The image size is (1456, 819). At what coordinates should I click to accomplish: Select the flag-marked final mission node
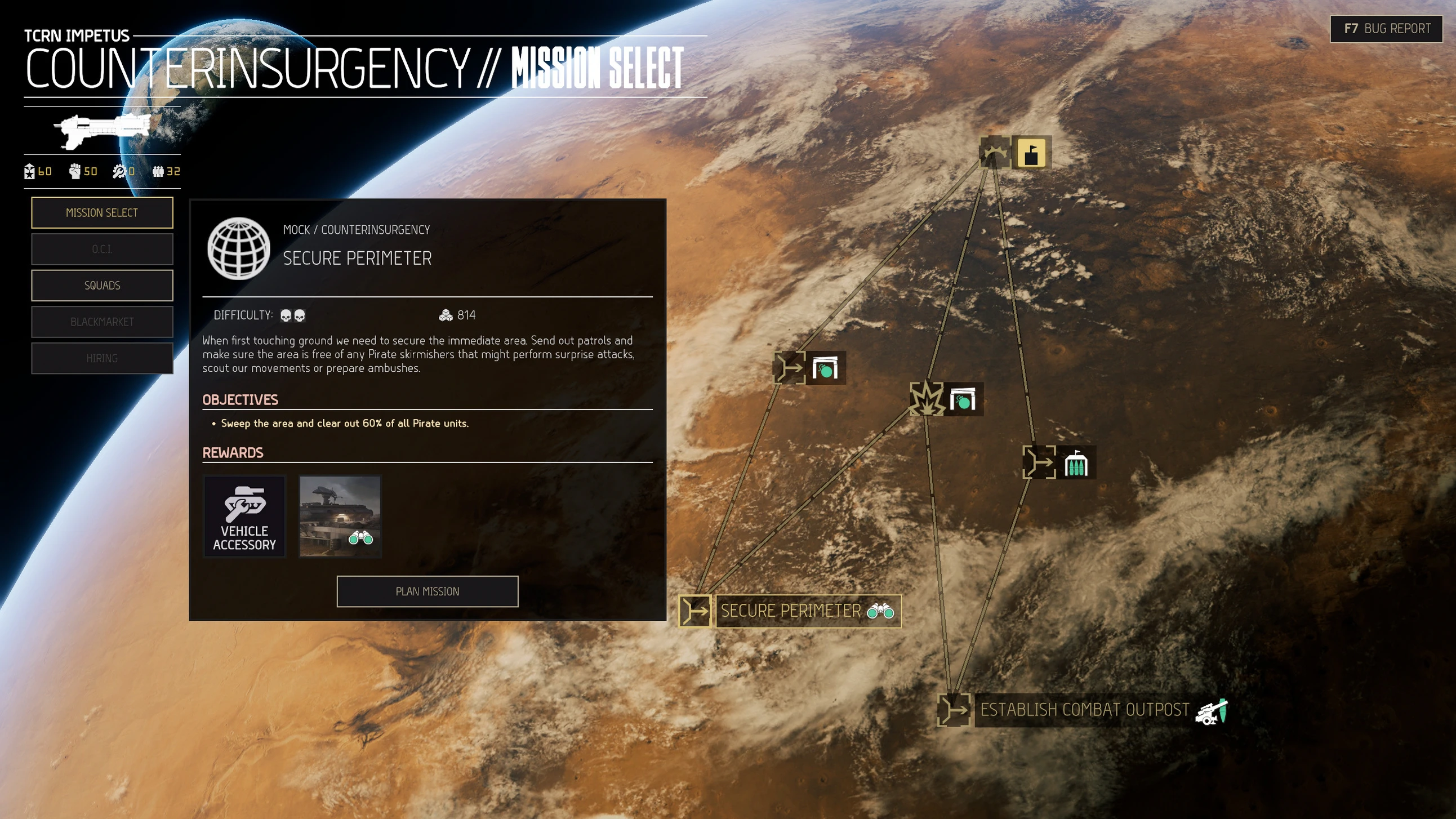click(995, 153)
